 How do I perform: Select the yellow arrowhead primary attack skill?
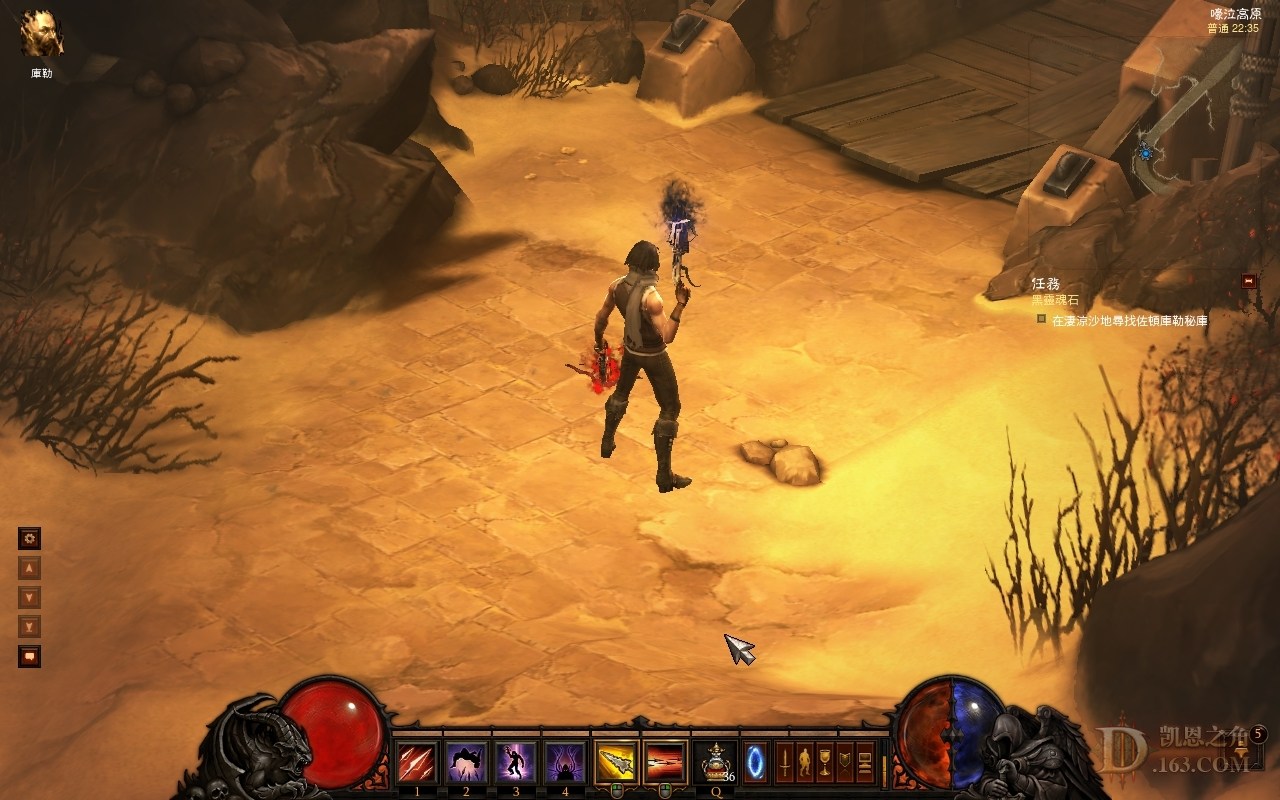[617, 763]
